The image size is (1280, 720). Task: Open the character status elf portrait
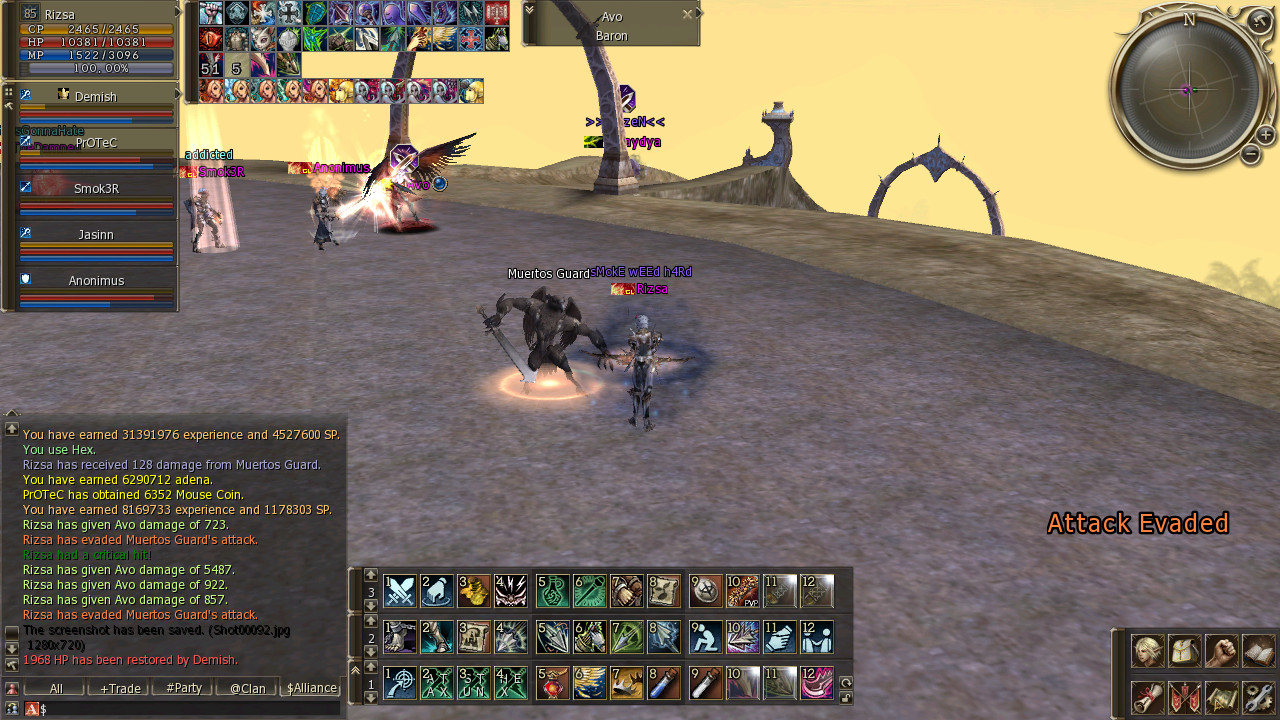click(x=1147, y=651)
